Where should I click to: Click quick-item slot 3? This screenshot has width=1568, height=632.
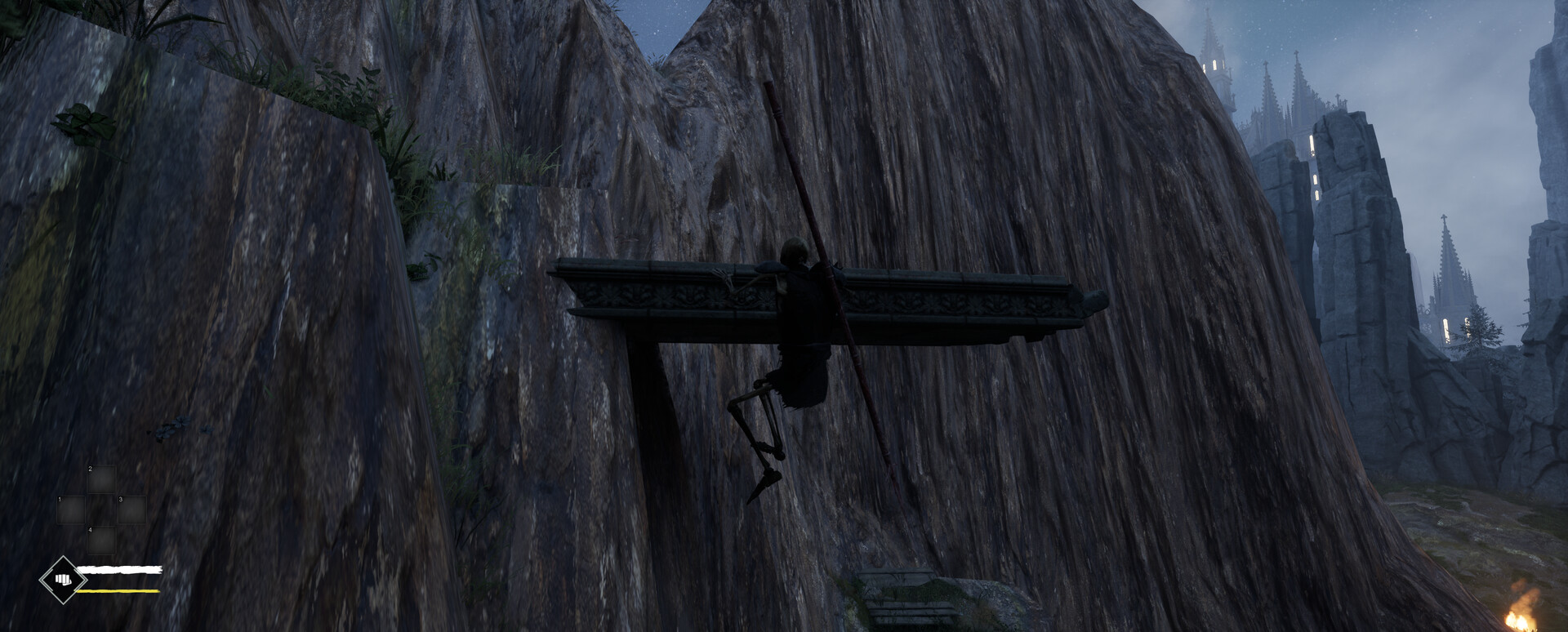pos(131,510)
